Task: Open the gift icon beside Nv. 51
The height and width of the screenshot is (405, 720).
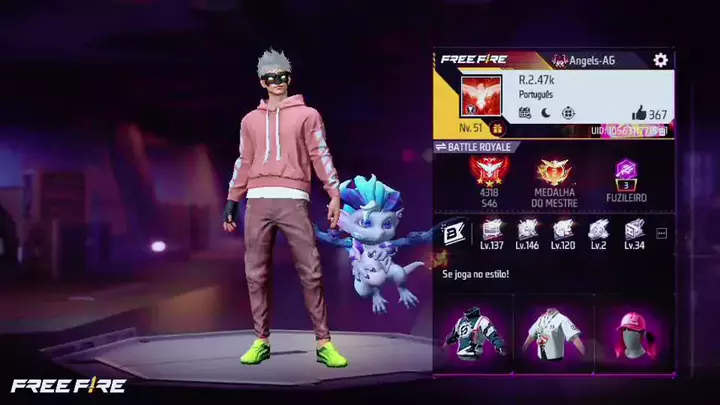Action: 498,129
